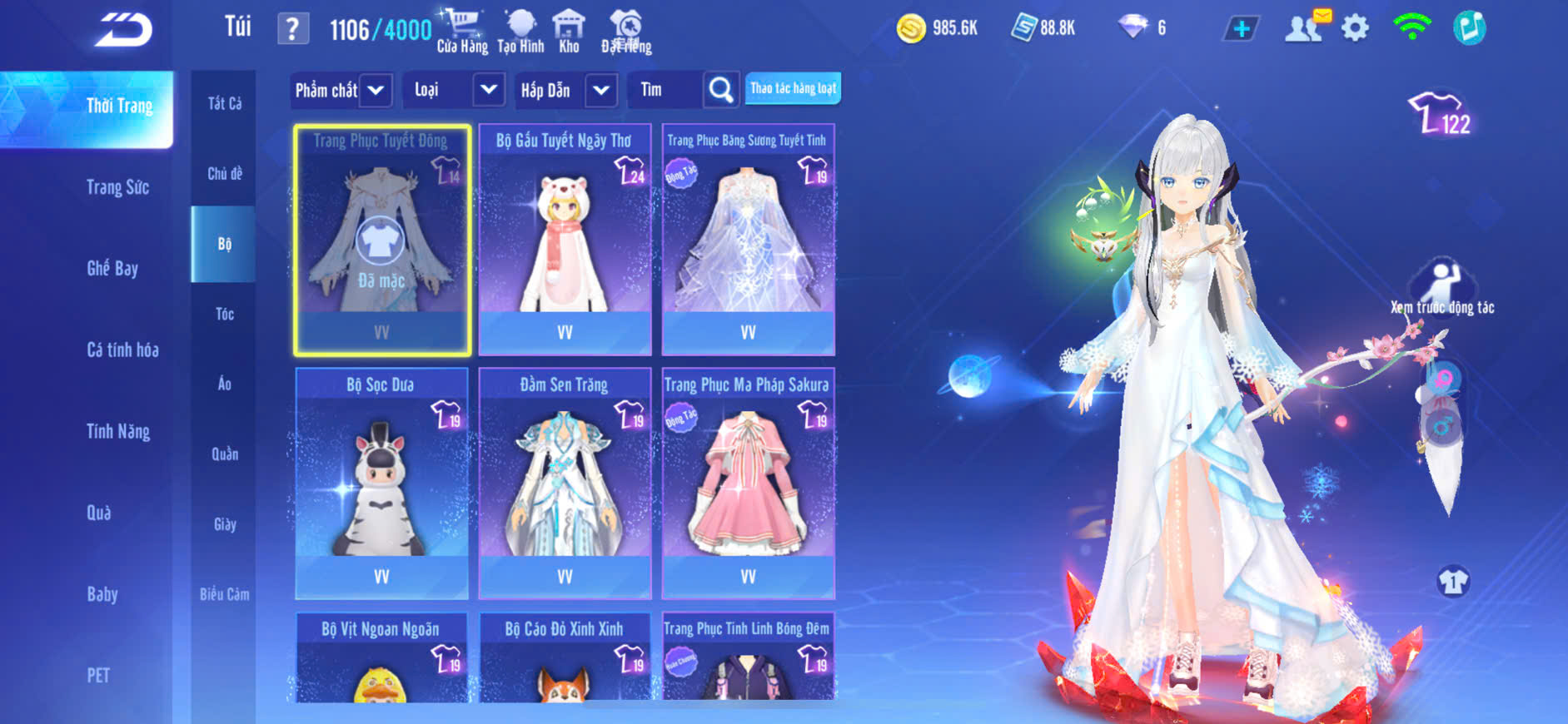Screen dimensions: 1568x724
Task: Open the question mark help button
Action: [292, 29]
